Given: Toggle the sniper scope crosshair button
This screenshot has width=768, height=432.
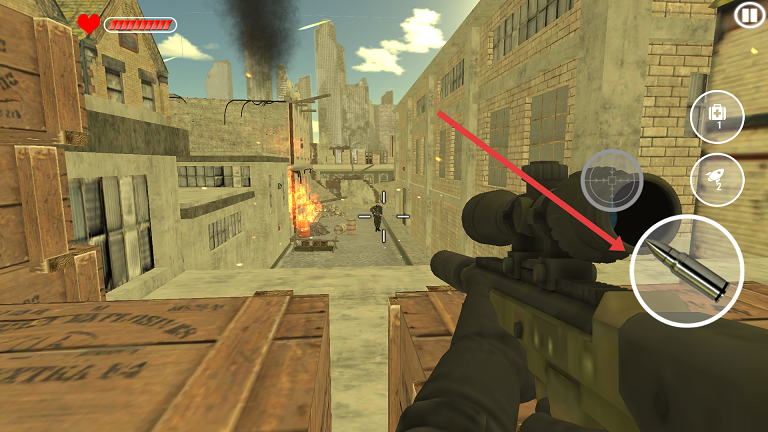Looking at the screenshot, I should [611, 180].
